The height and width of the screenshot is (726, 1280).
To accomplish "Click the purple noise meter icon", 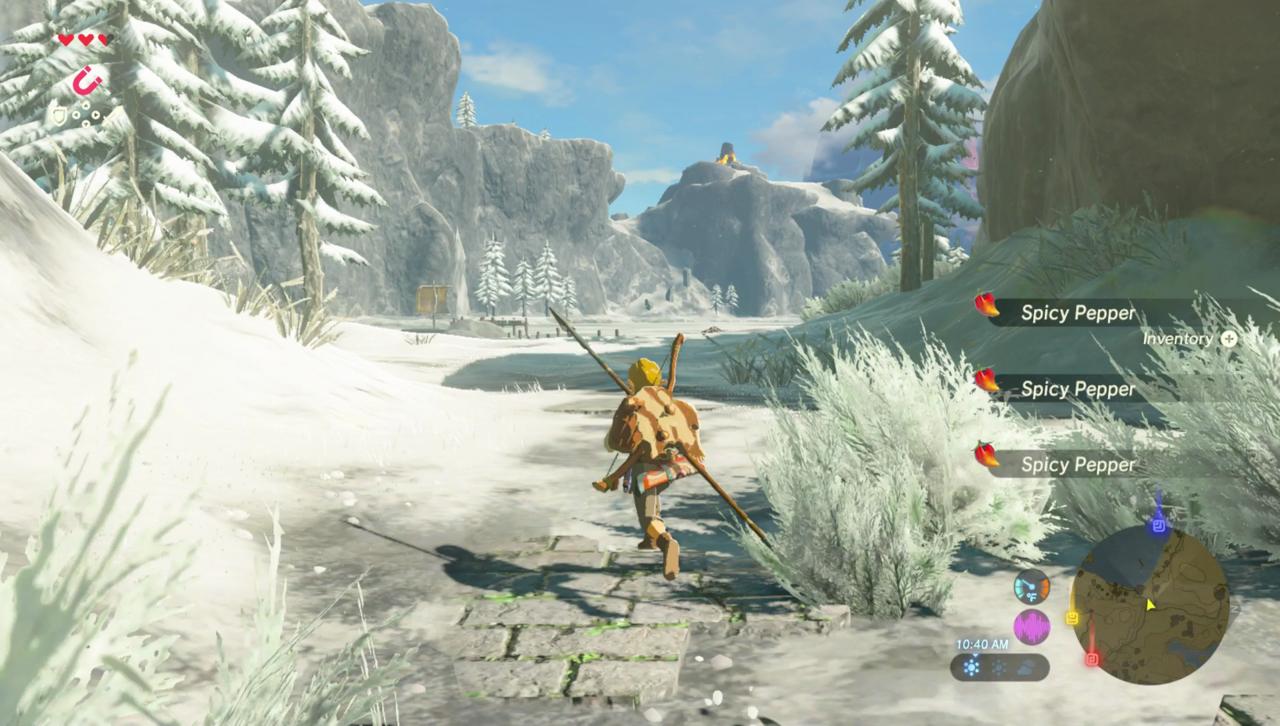I will [1031, 628].
